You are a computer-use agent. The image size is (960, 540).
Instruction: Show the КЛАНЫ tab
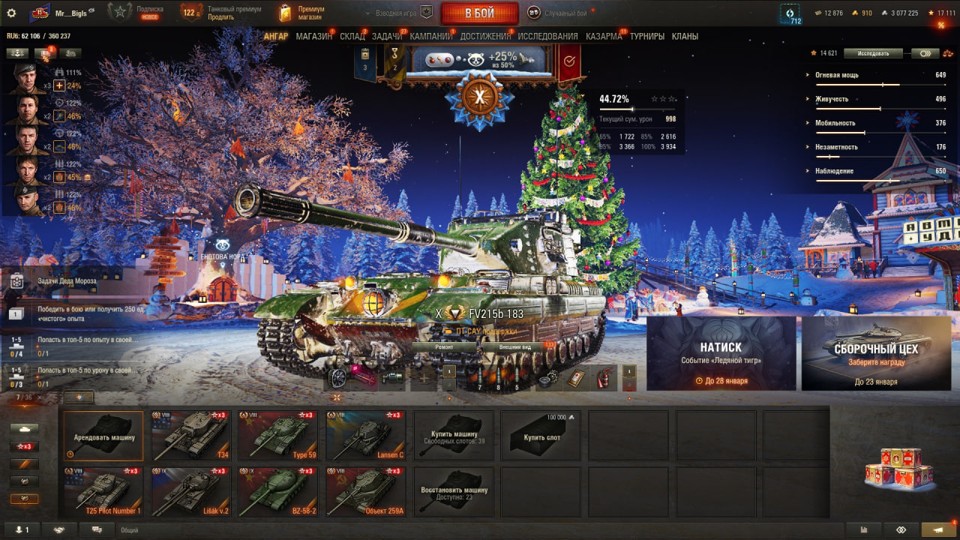tap(685, 37)
